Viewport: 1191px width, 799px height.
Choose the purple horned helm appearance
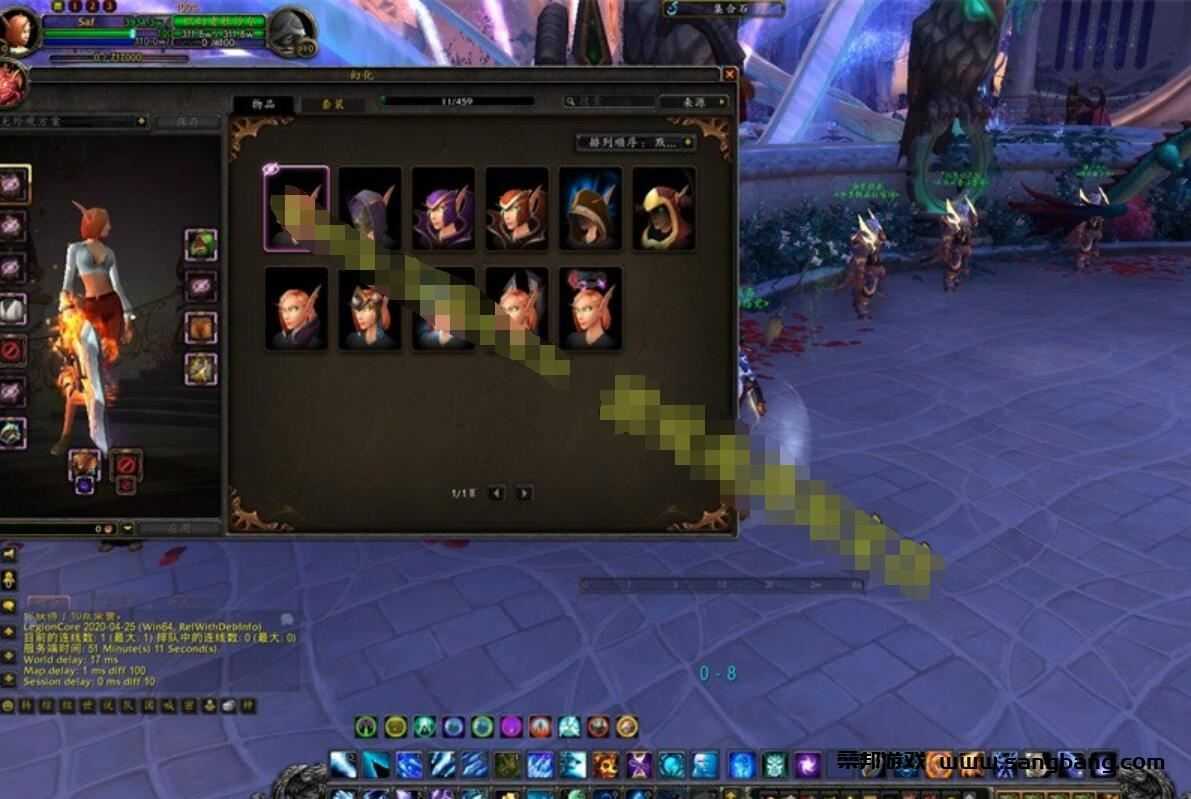pos(443,208)
